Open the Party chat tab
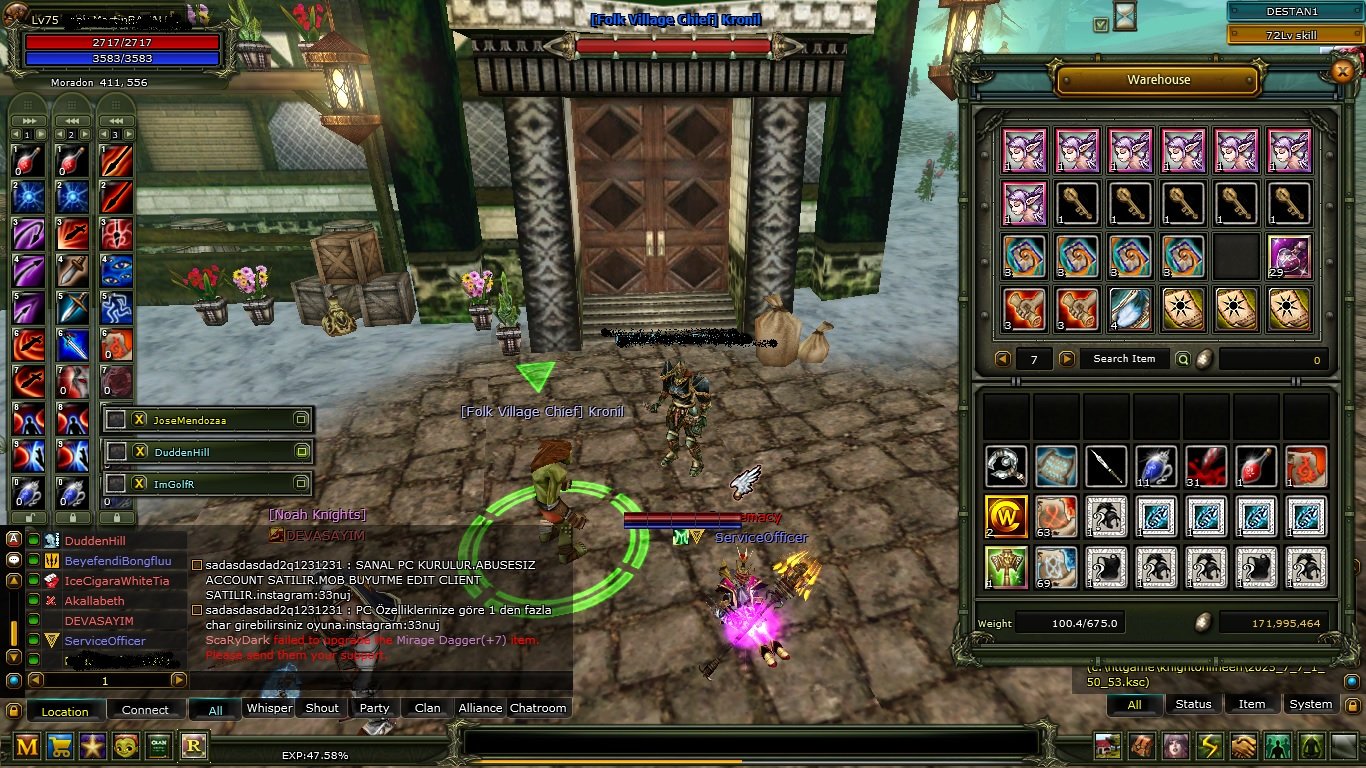1366x768 pixels. (374, 708)
